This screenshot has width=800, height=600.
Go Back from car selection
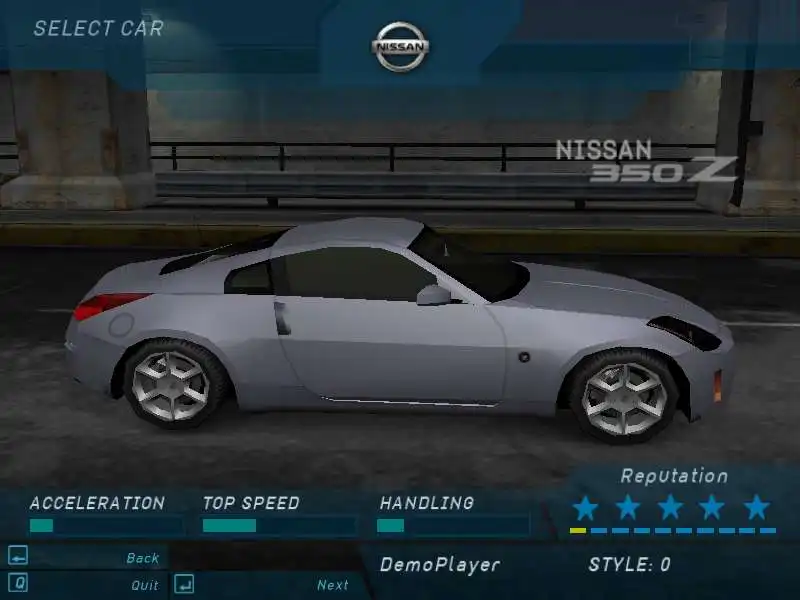click(x=142, y=558)
